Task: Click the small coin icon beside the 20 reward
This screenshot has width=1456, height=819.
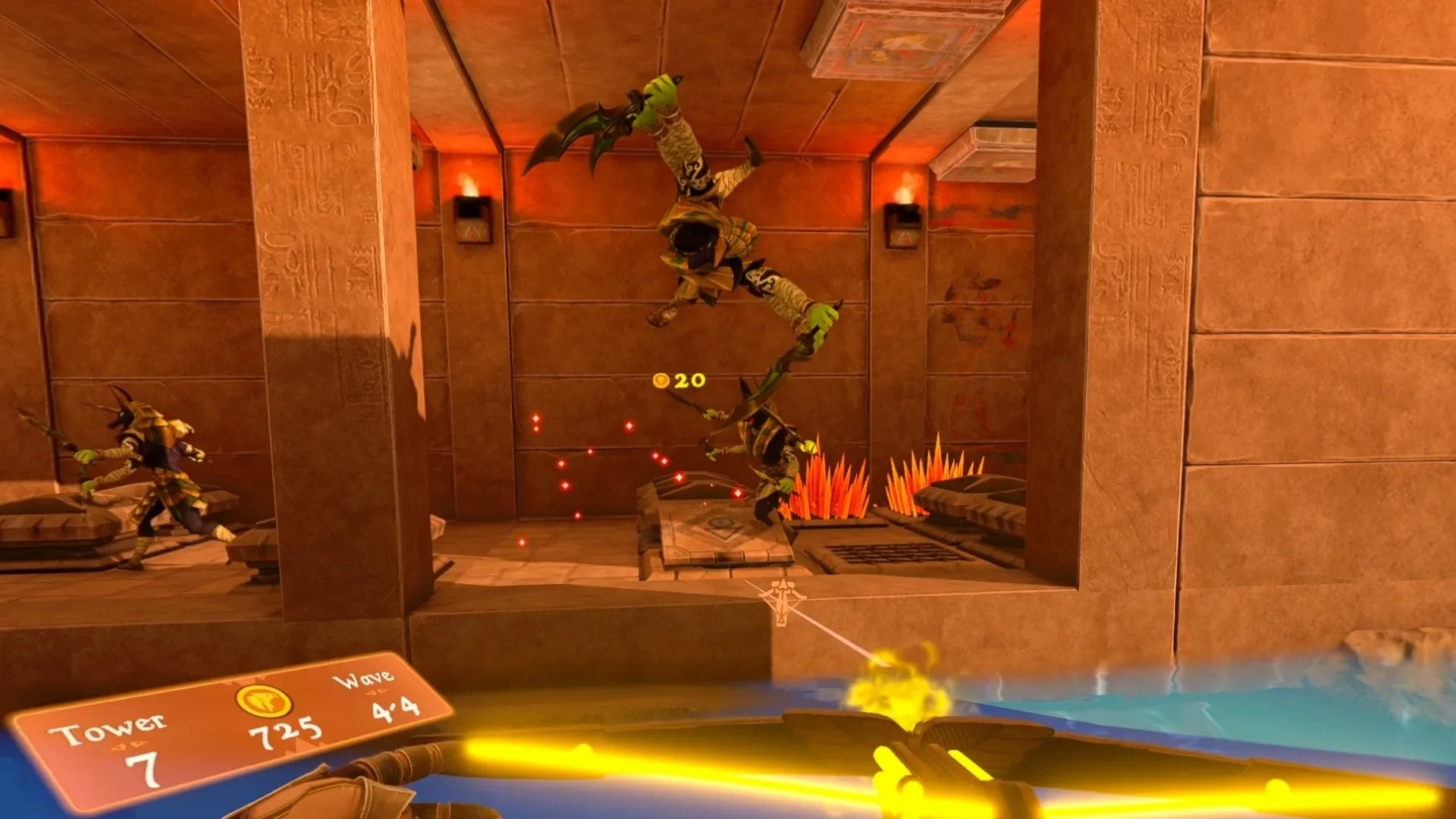Action: coord(662,382)
